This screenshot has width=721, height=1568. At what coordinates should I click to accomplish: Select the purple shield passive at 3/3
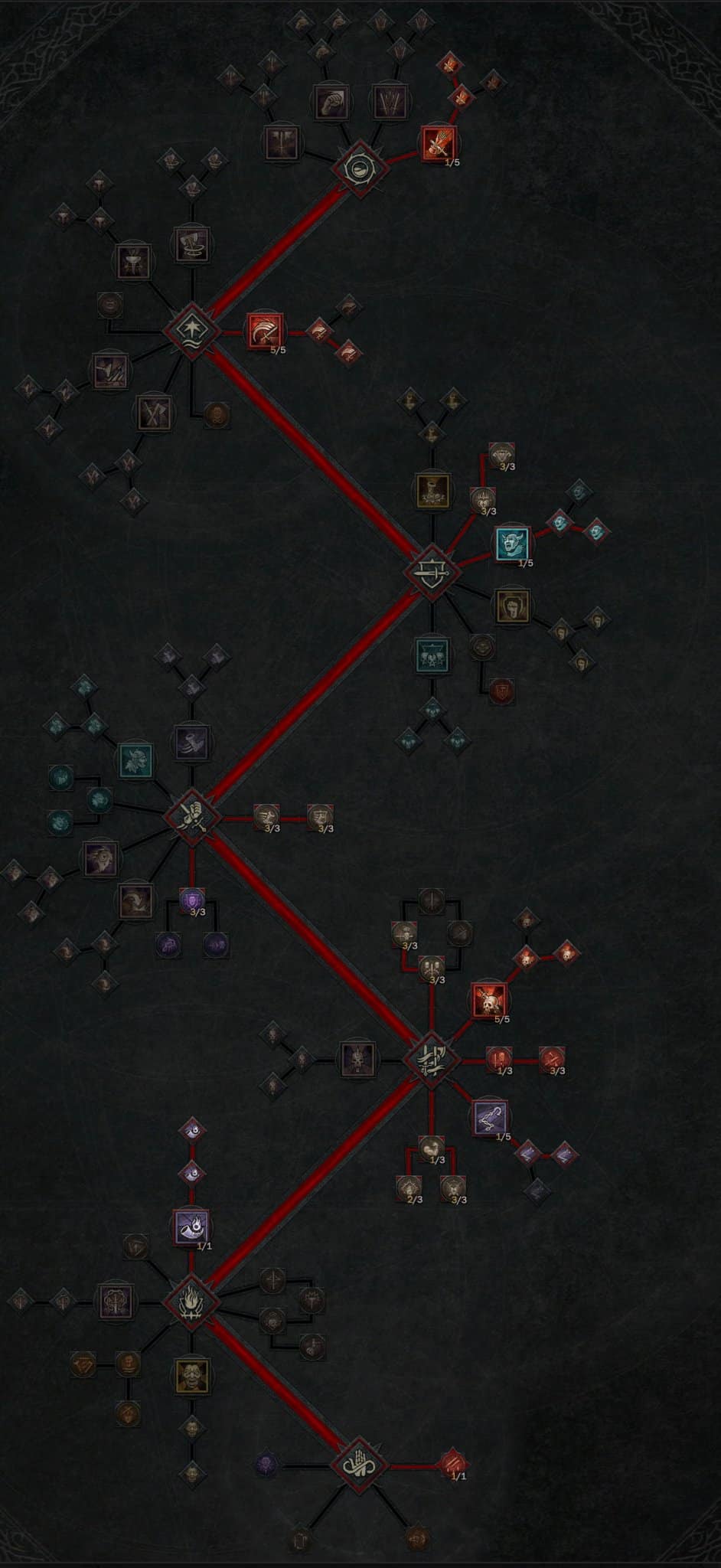tap(191, 901)
